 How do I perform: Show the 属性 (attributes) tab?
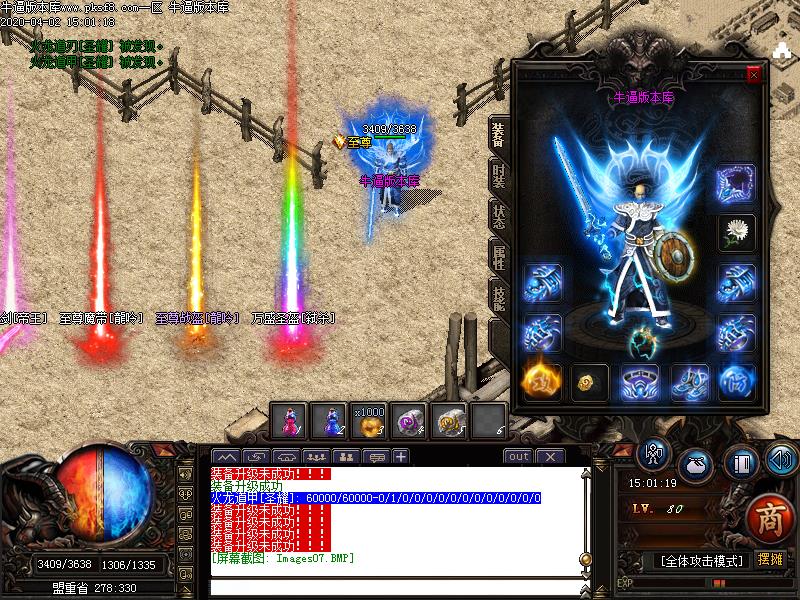click(499, 255)
